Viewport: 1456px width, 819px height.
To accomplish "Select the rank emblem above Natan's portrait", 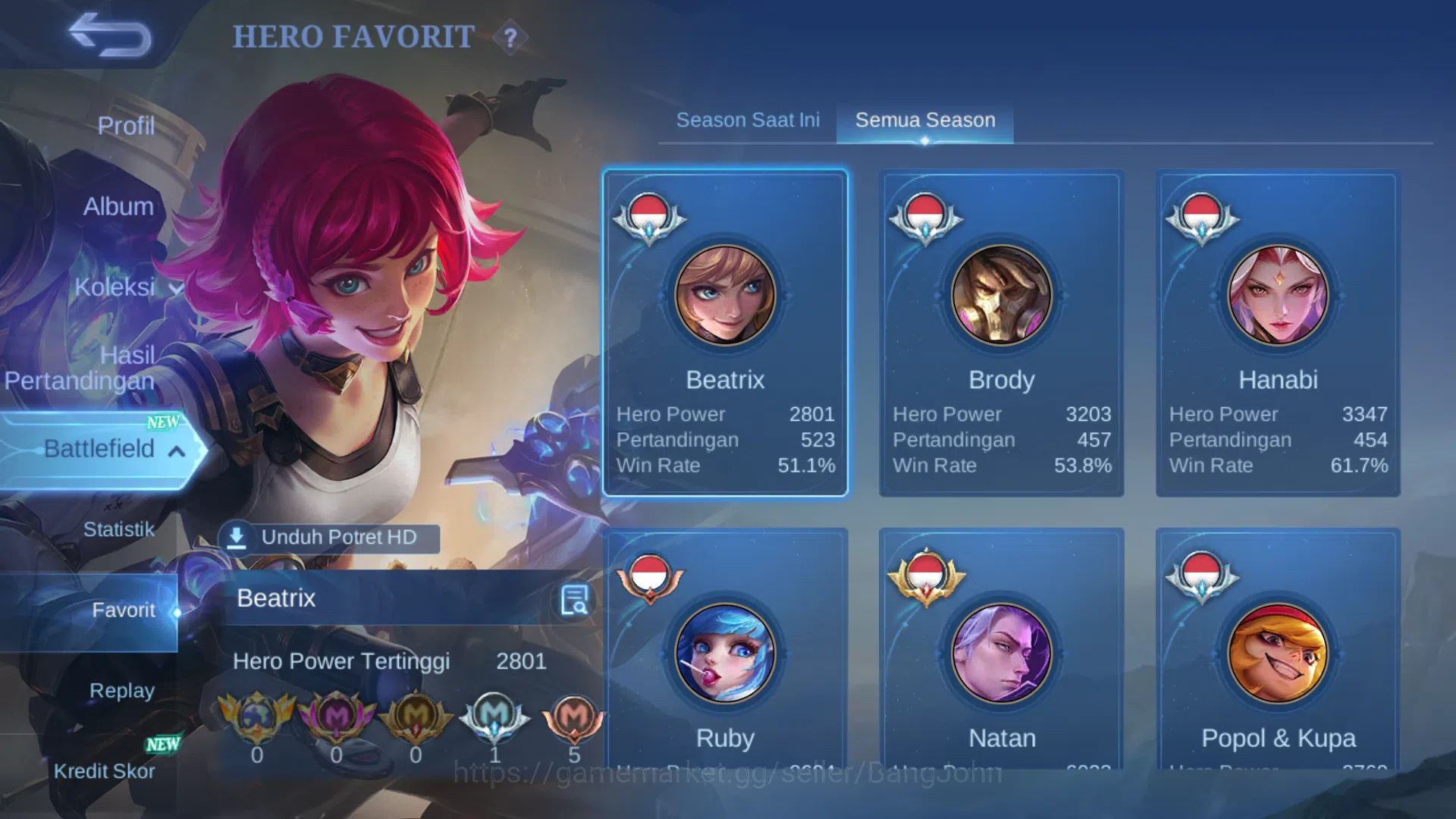I will point(927,575).
